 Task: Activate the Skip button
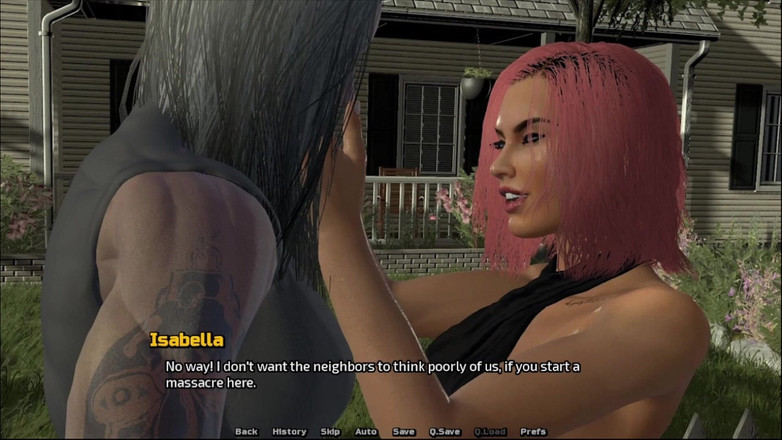click(x=330, y=432)
